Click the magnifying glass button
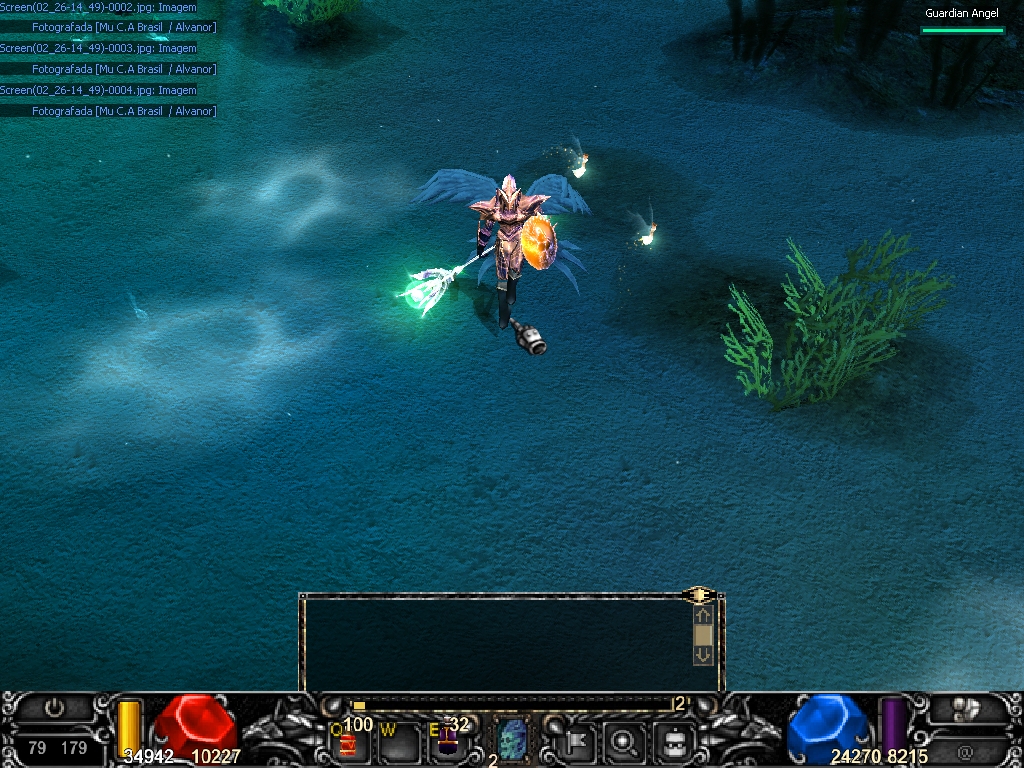The width and height of the screenshot is (1024, 768). (625, 742)
